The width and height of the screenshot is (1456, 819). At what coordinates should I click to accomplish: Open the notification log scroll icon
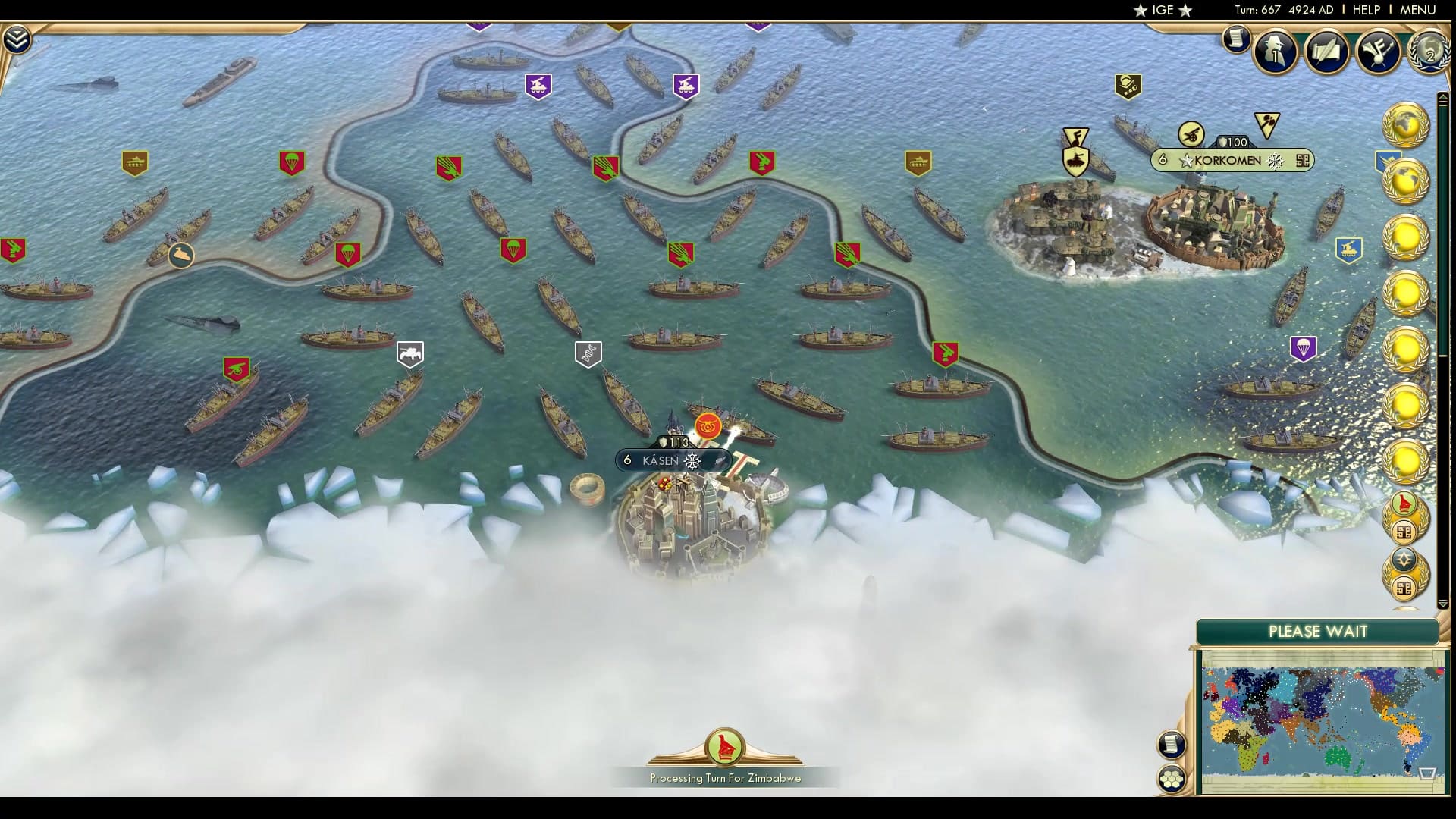click(x=1236, y=39)
